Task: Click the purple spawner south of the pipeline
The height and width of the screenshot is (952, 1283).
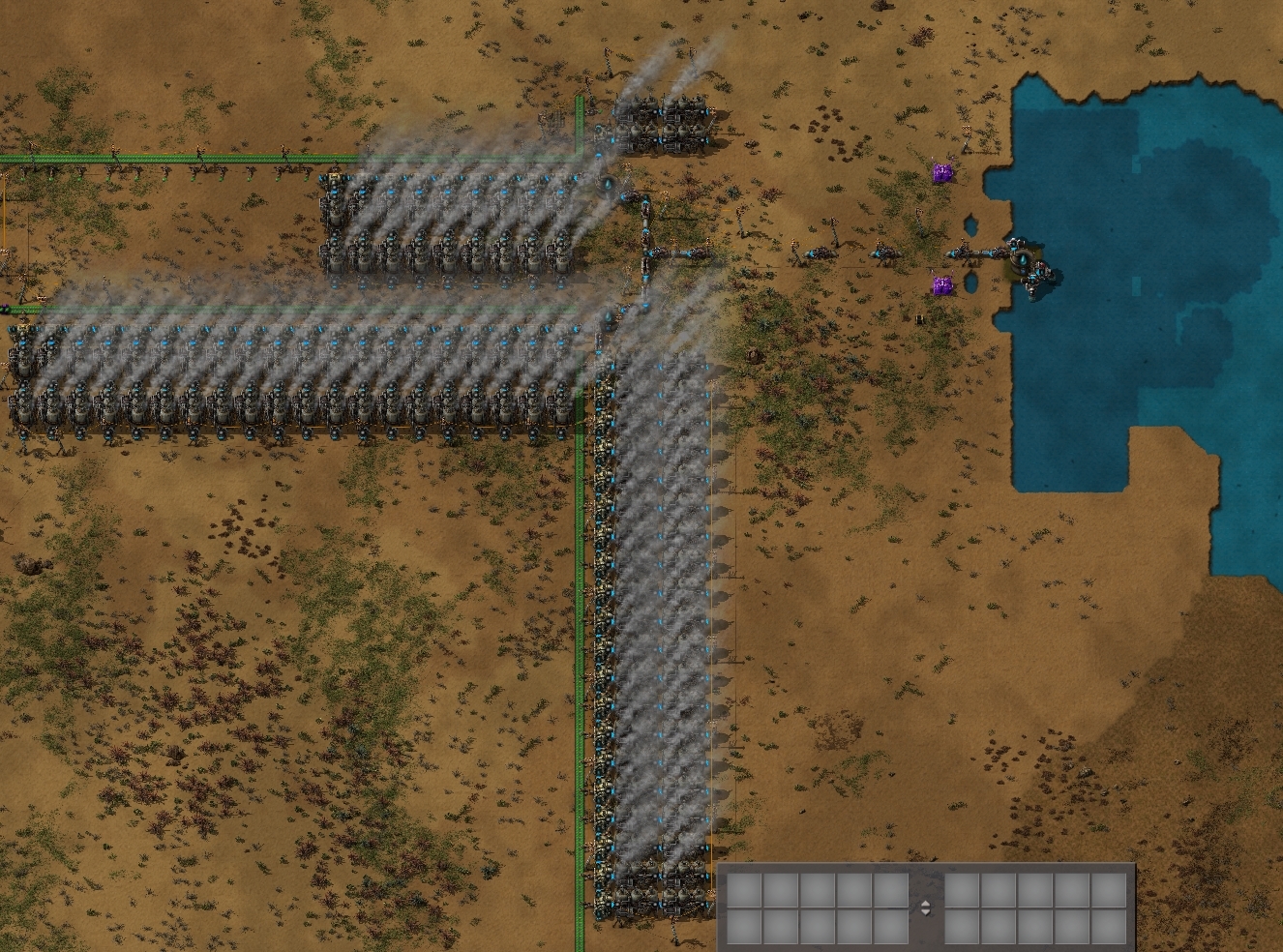Action: 940,284
